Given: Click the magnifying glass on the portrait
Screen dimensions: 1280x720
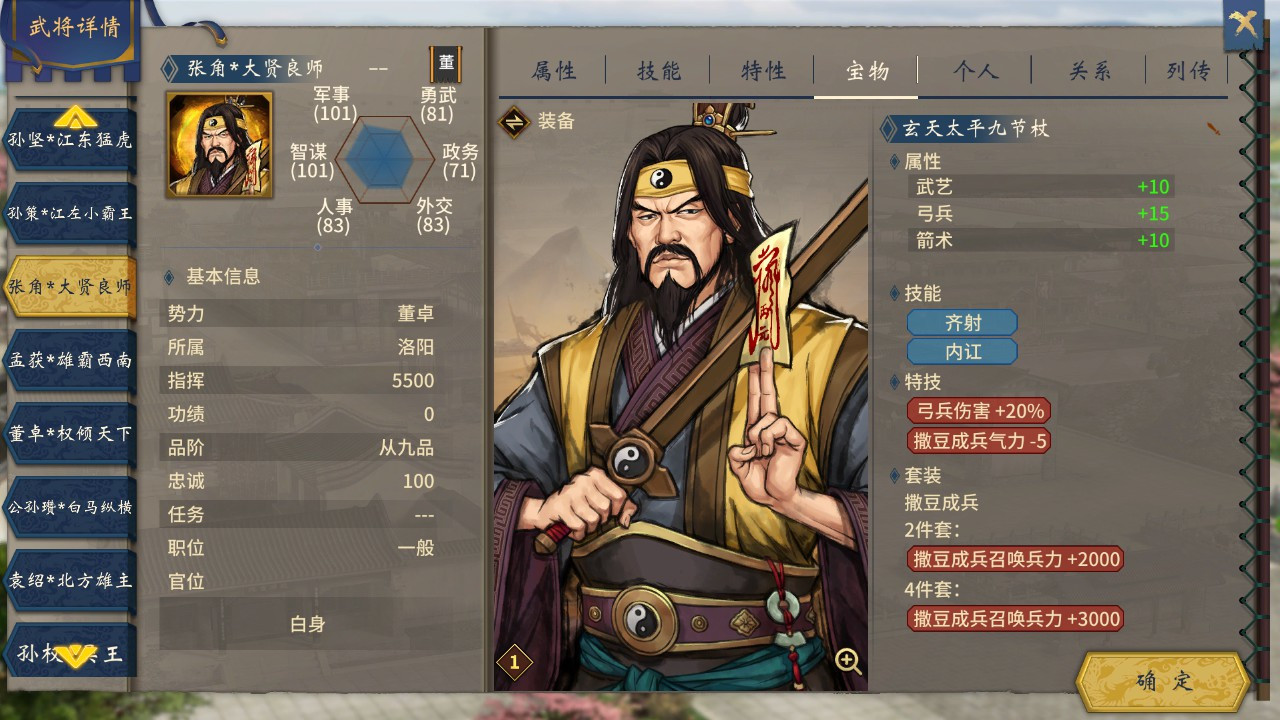Looking at the screenshot, I should click(x=846, y=662).
